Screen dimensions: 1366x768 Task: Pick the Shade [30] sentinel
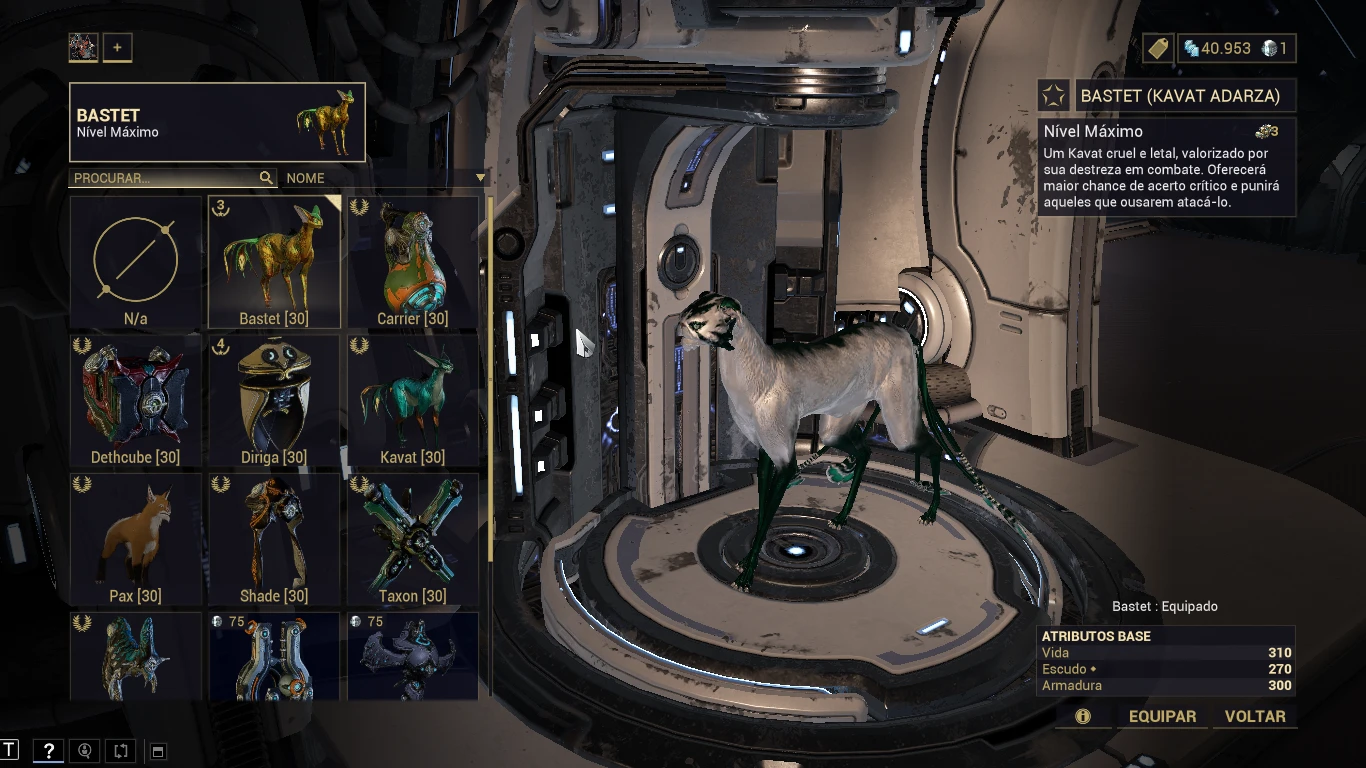[x=274, y=540]
